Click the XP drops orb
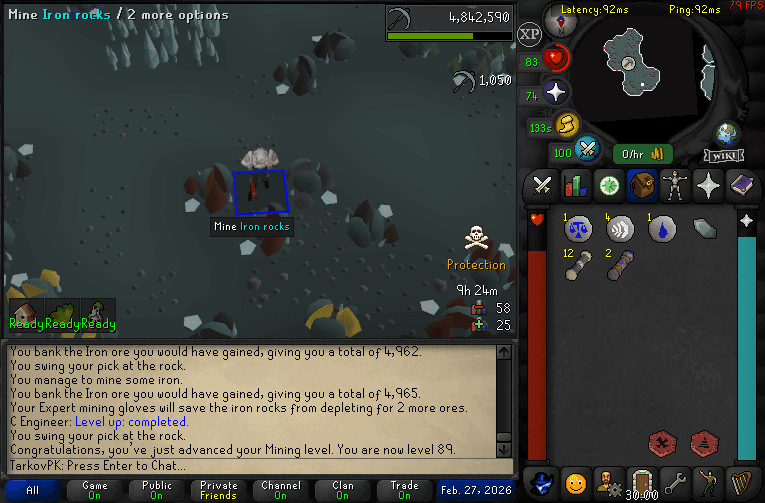 pos(530,35)
